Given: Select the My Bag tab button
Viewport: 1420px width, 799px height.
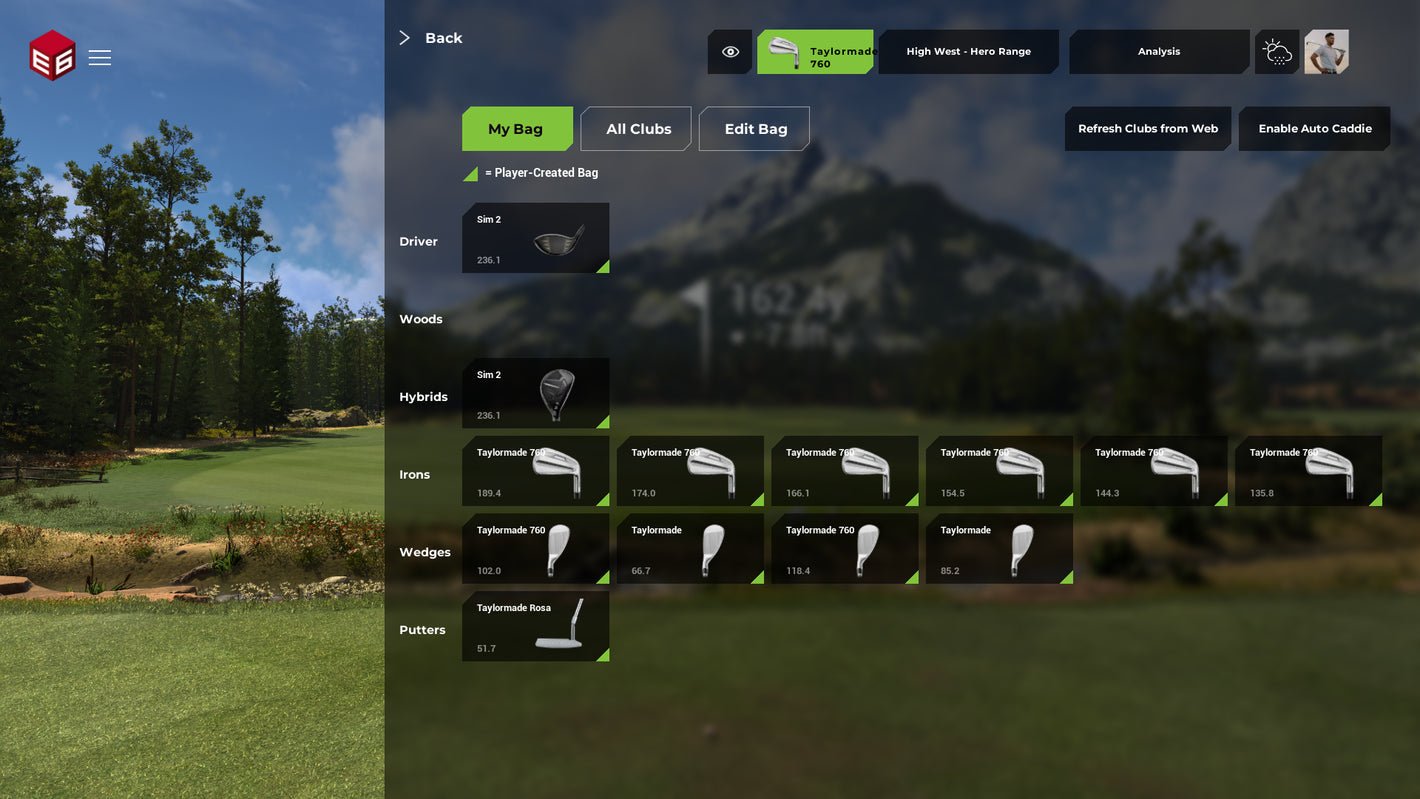Looking at the screenshot, I should 517,128.
